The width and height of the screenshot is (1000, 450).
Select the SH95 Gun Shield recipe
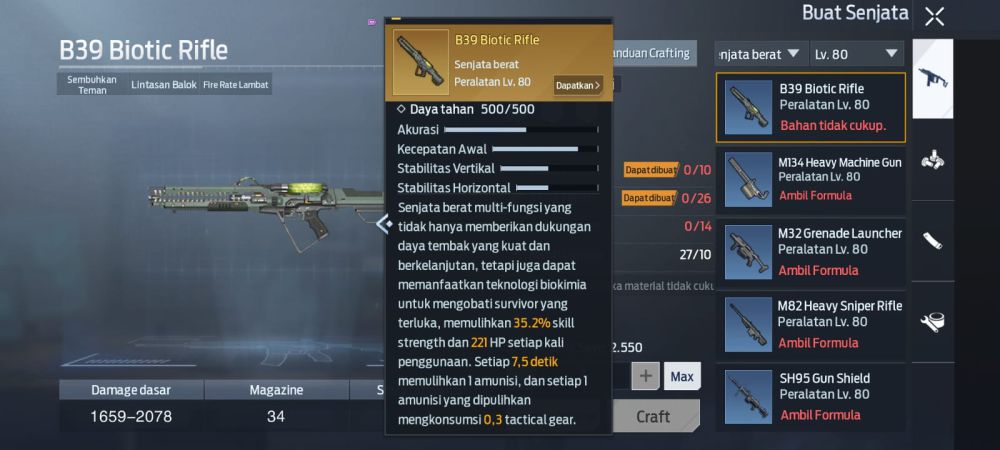tap(810, 396)
